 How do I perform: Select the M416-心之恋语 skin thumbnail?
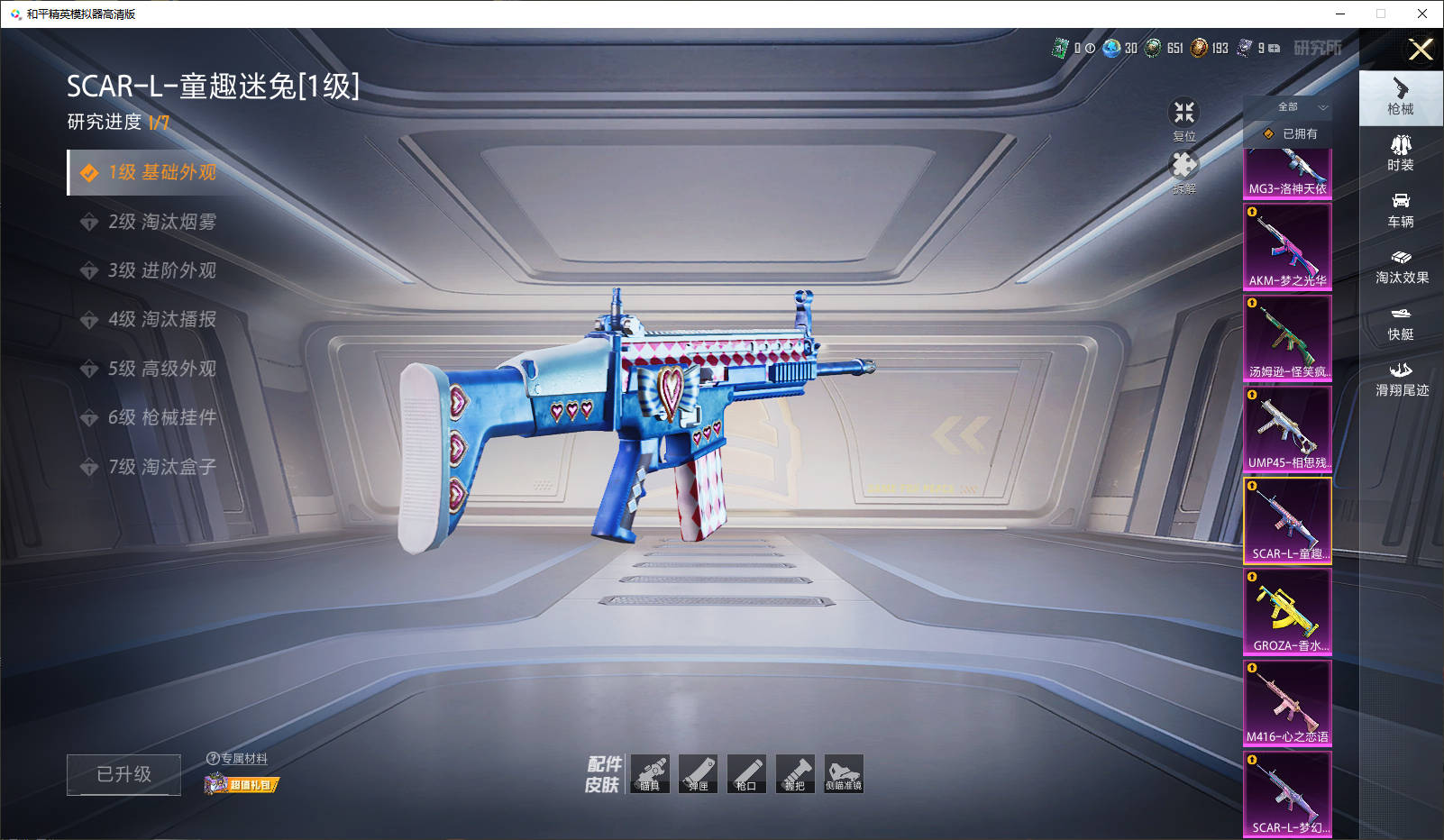(1287, 702)
